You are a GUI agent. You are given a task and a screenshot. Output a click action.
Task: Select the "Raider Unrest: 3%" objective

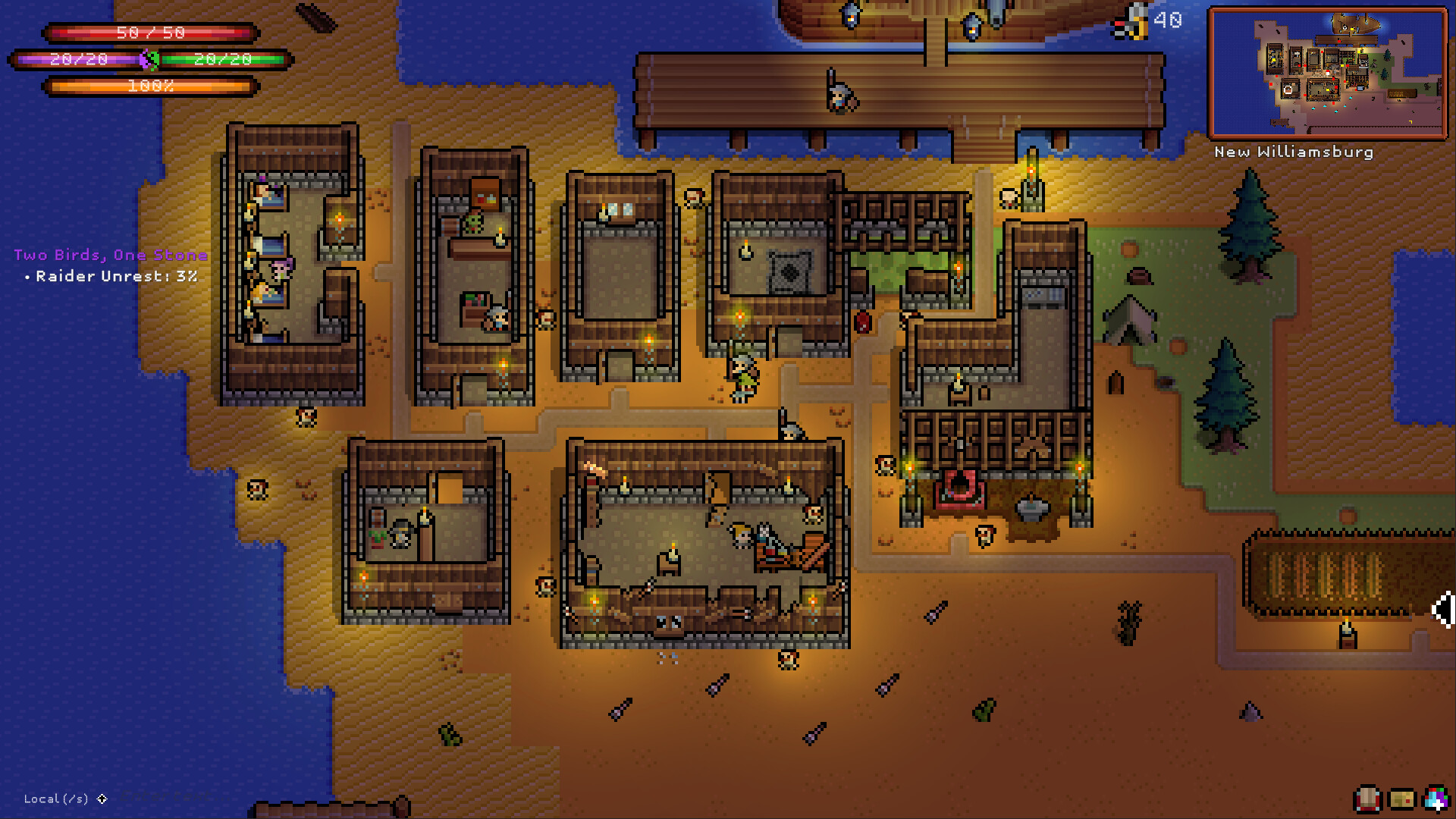tap(112, 277)
